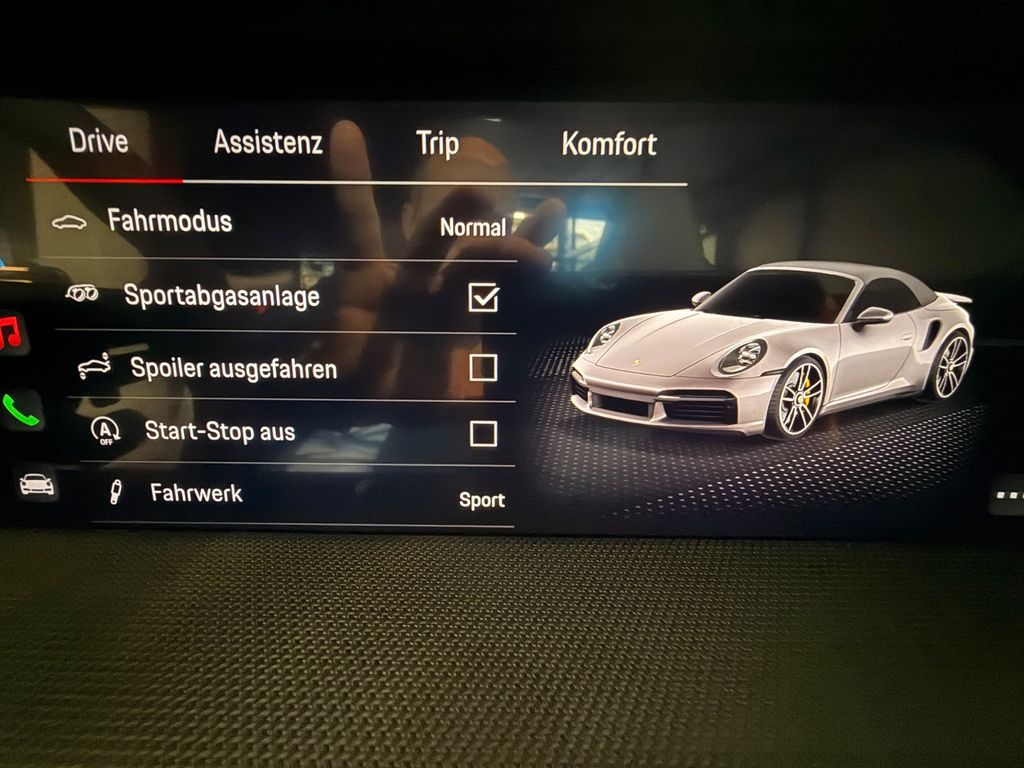Open the Assistenz tab

(x=267, y=143)
